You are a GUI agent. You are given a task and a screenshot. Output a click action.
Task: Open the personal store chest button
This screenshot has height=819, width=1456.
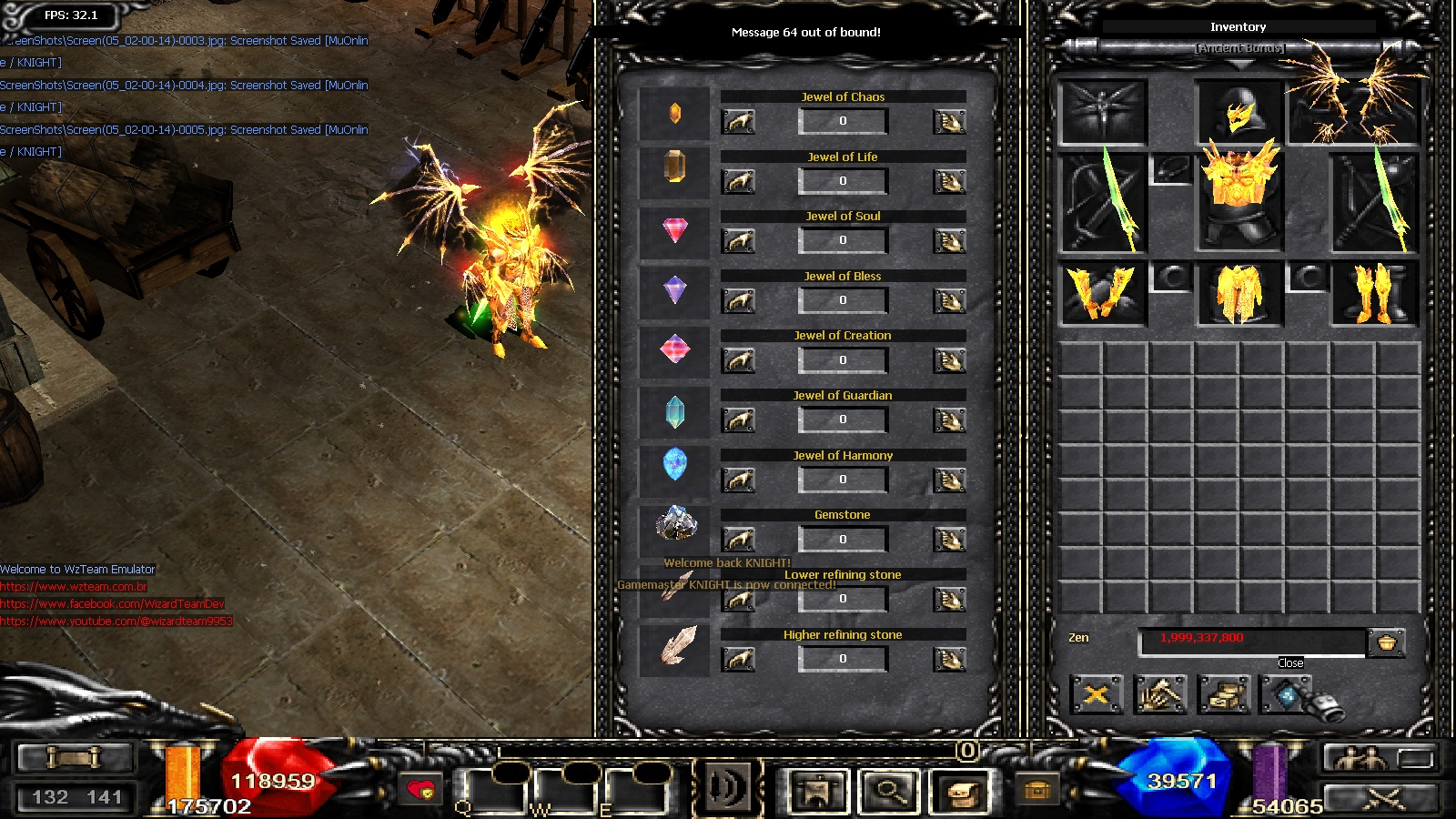1224,695
